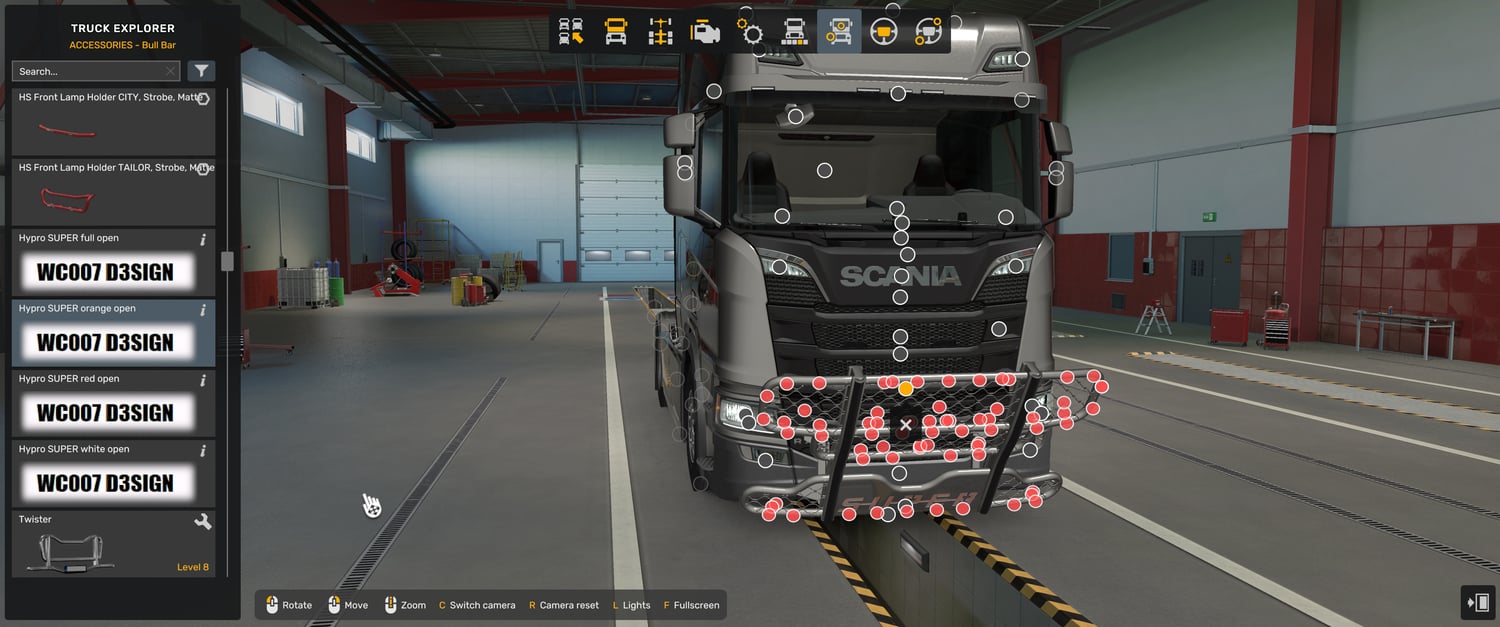The width and height of the screenshot is (1500, 627).
Task: Show info for Hypro SUPER red open
Action: pos(203,380)
